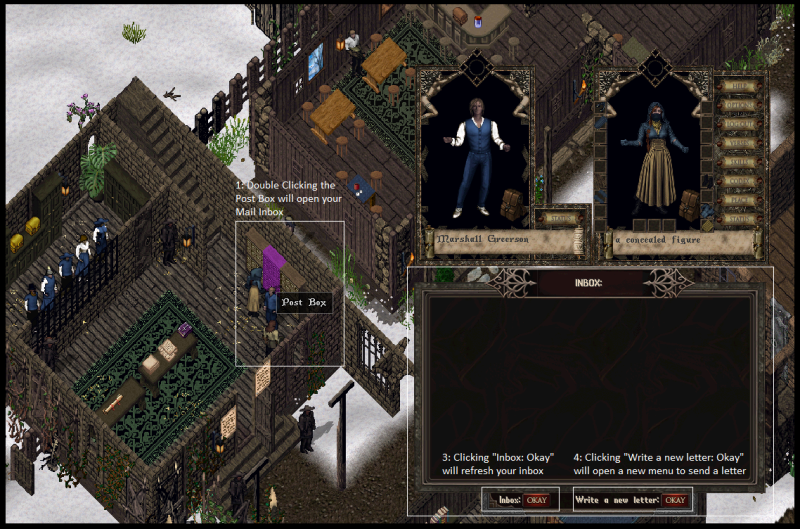Open Marshall Greerson's backpack icon

point(513,203)
